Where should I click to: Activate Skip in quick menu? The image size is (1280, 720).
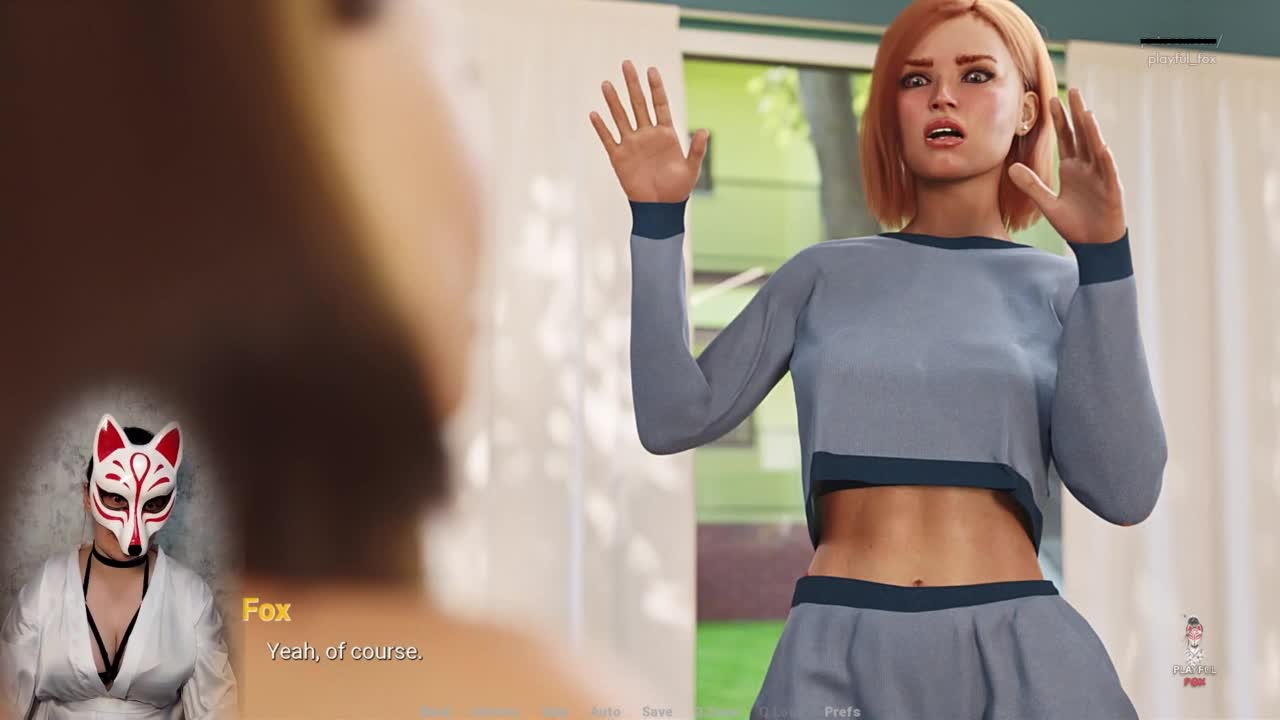tap(555, 712)
